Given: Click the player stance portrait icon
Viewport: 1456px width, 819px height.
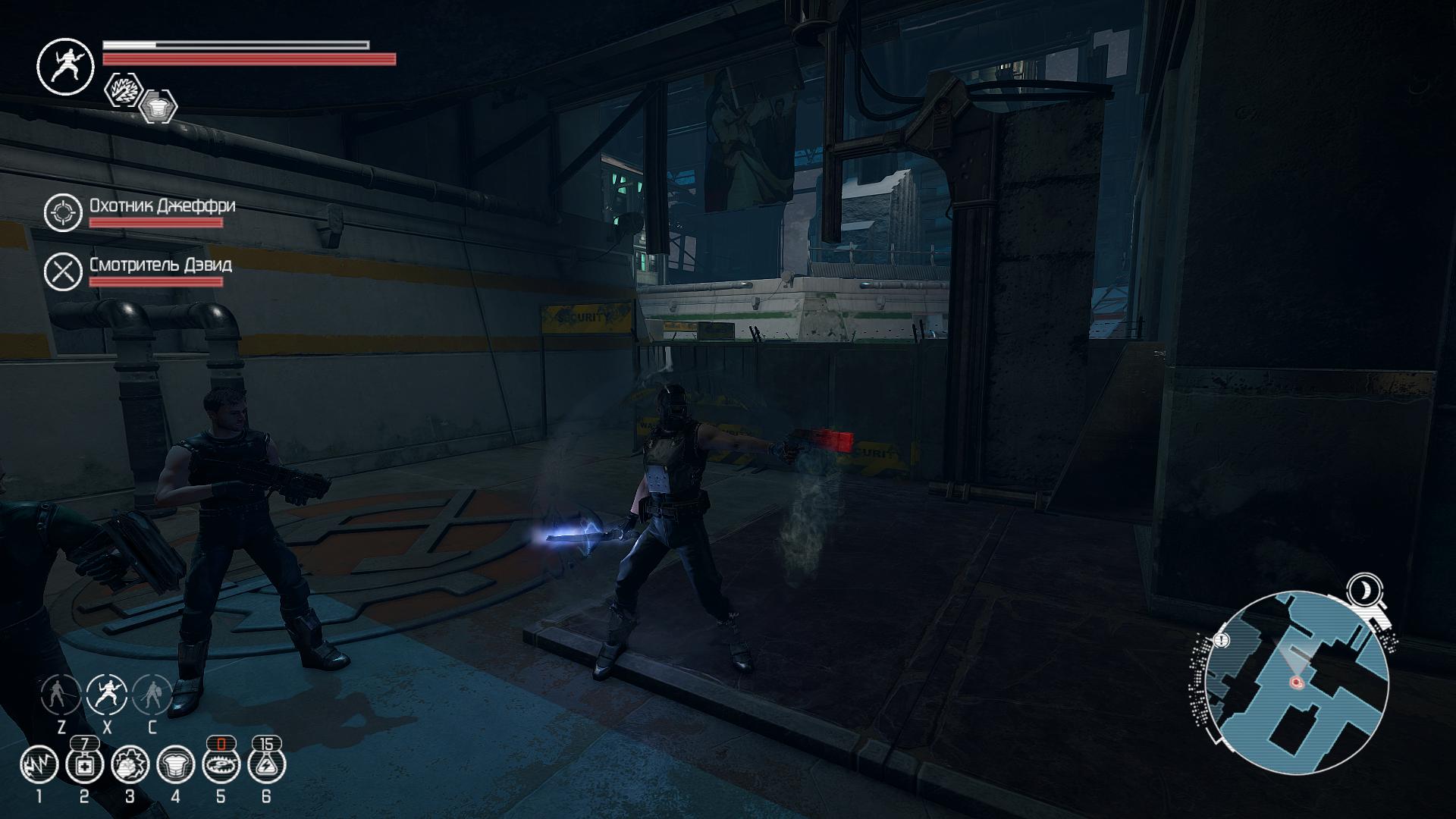Looking at the screenshot, I should click(65, 66).
